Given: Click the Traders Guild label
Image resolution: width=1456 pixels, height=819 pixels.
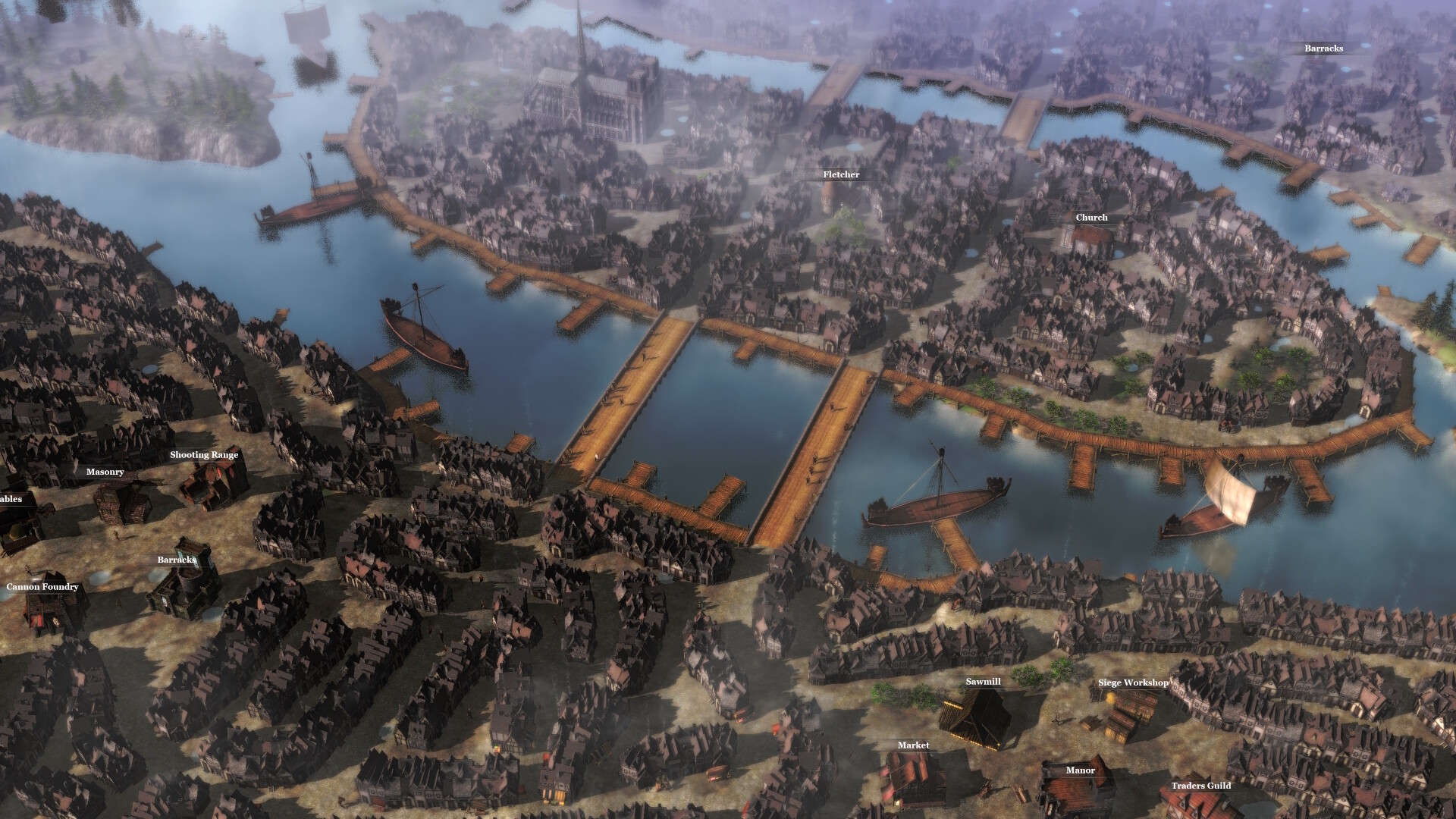Looking at the screenshot, I should [1203, 786].
